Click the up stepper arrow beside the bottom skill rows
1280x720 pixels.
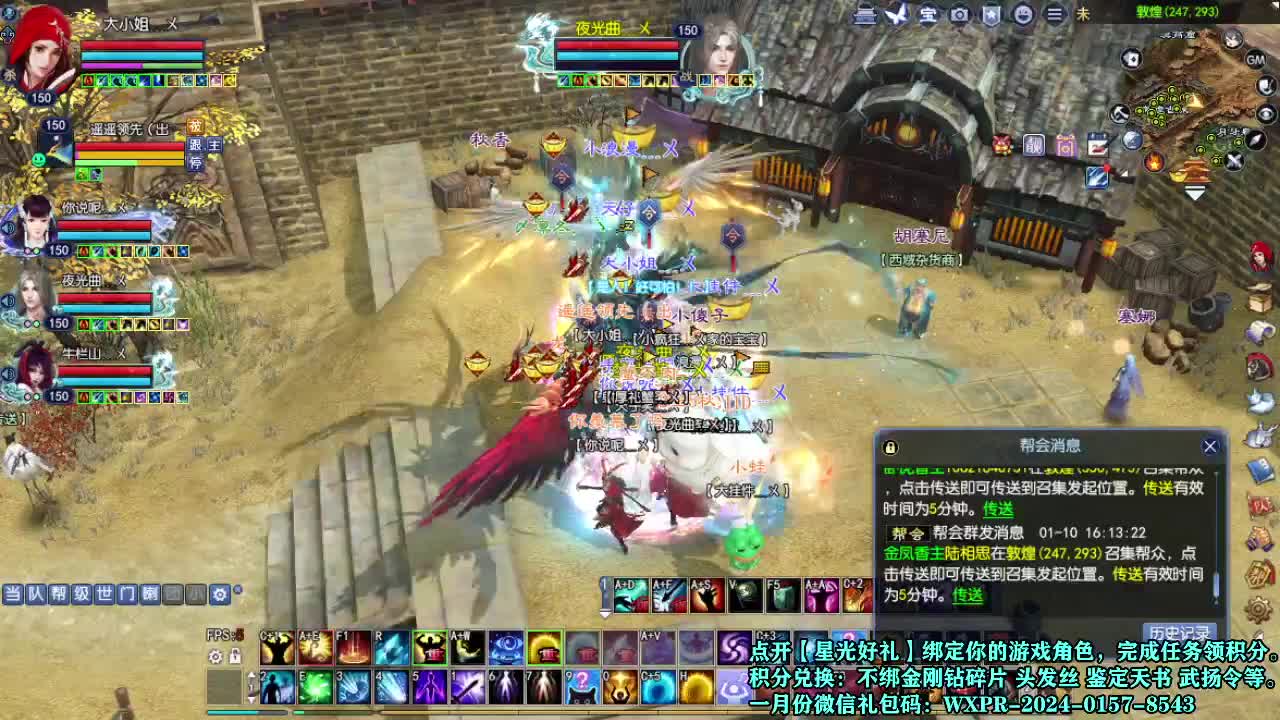pyautogui.click(x=251, y=674)
